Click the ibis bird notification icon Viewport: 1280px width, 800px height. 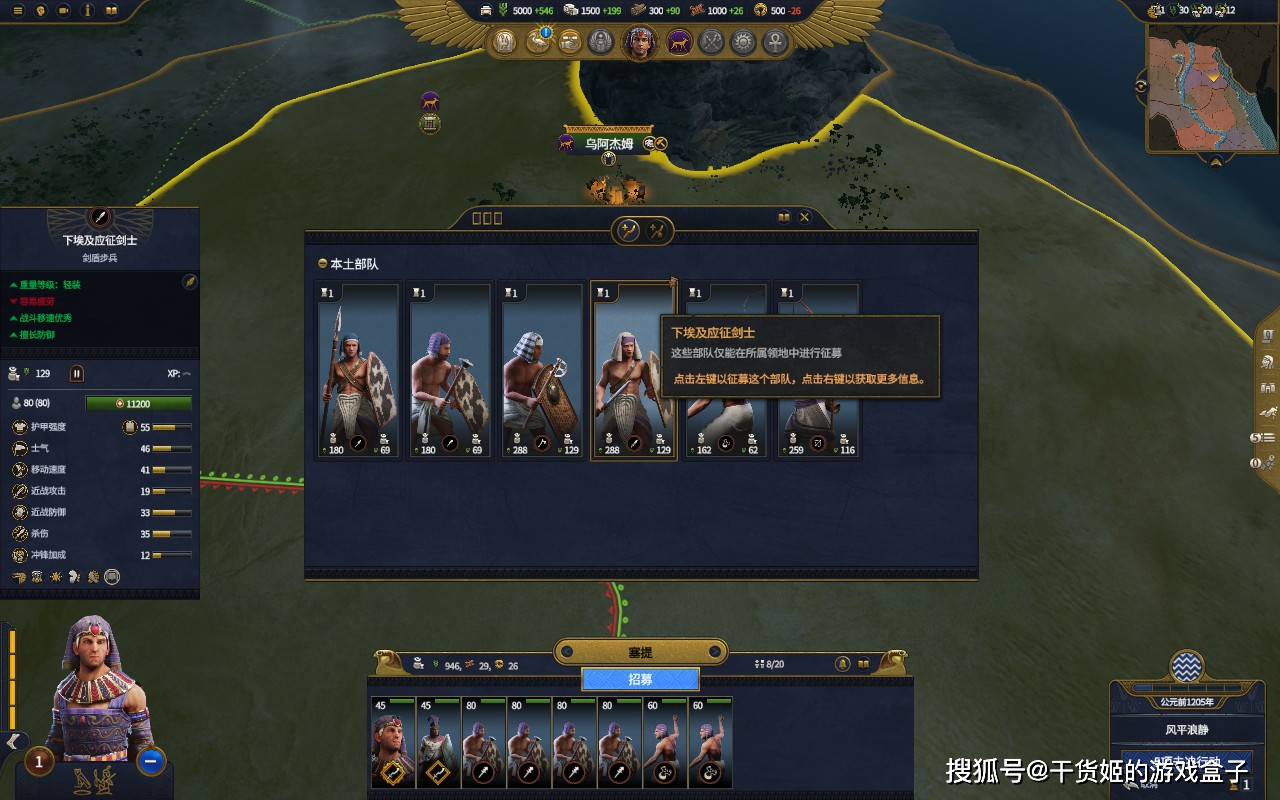(539, 42)
